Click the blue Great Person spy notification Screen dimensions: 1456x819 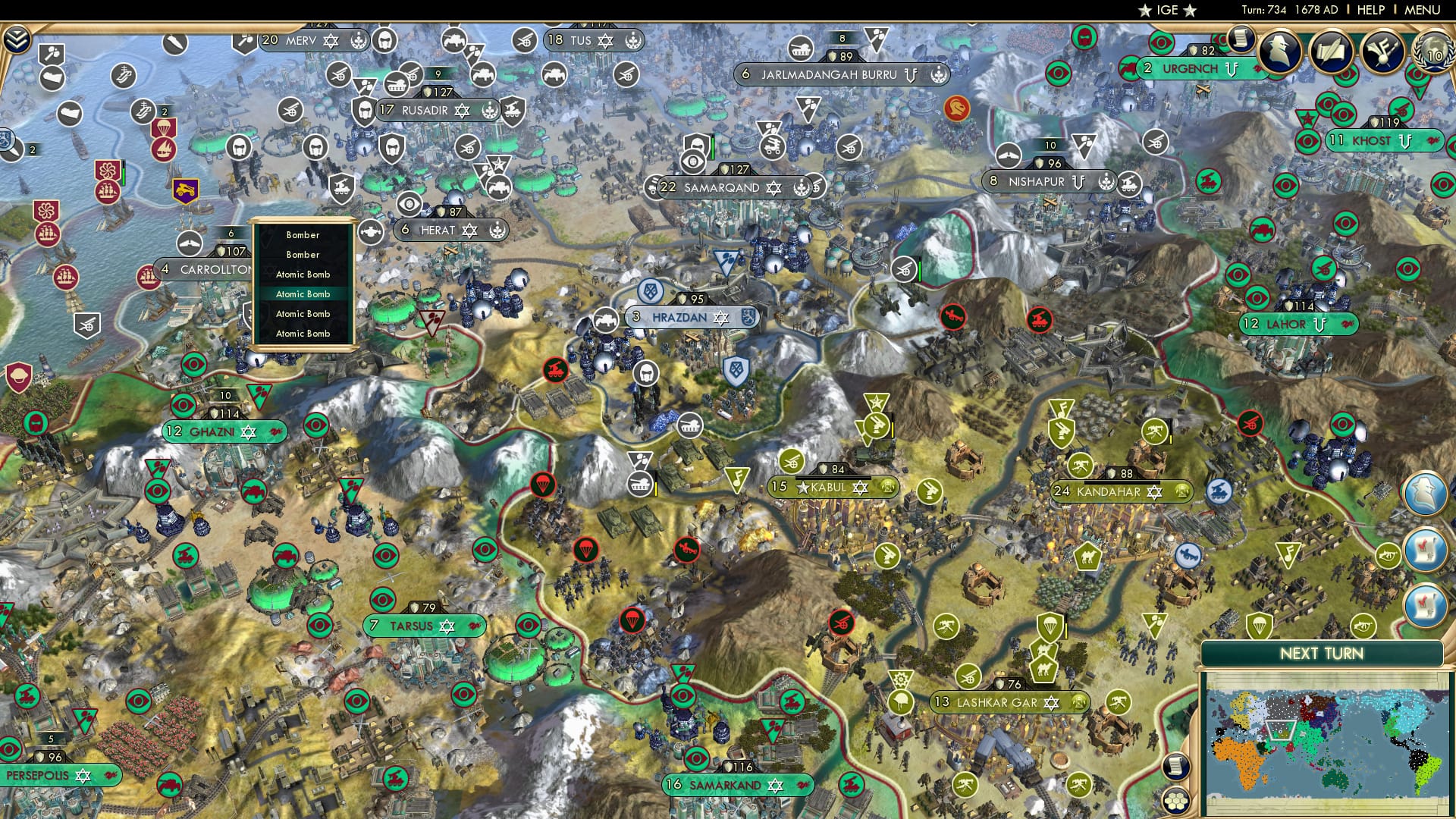point(1426,492)
